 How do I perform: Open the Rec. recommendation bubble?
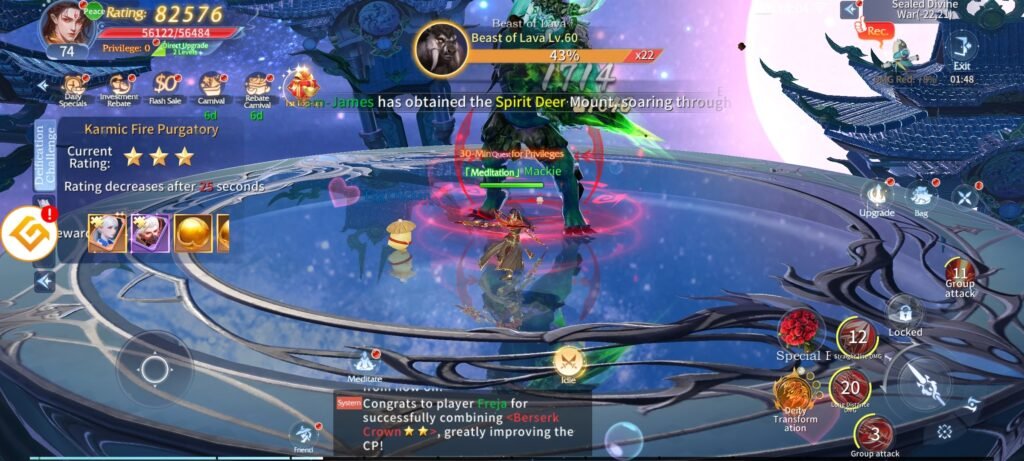[x=877, y=32]
